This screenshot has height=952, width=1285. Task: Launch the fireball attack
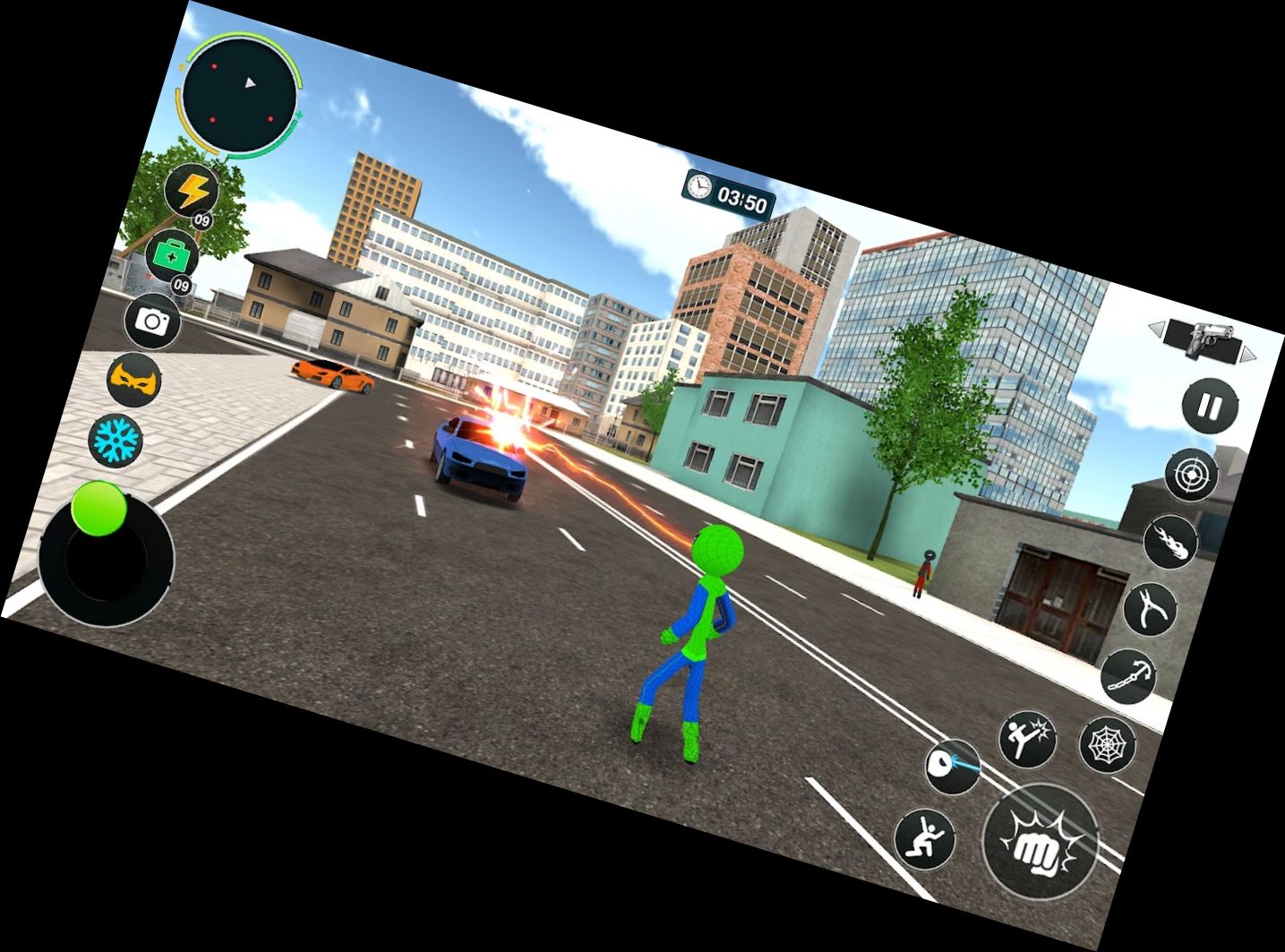[x=1171, y=542]
